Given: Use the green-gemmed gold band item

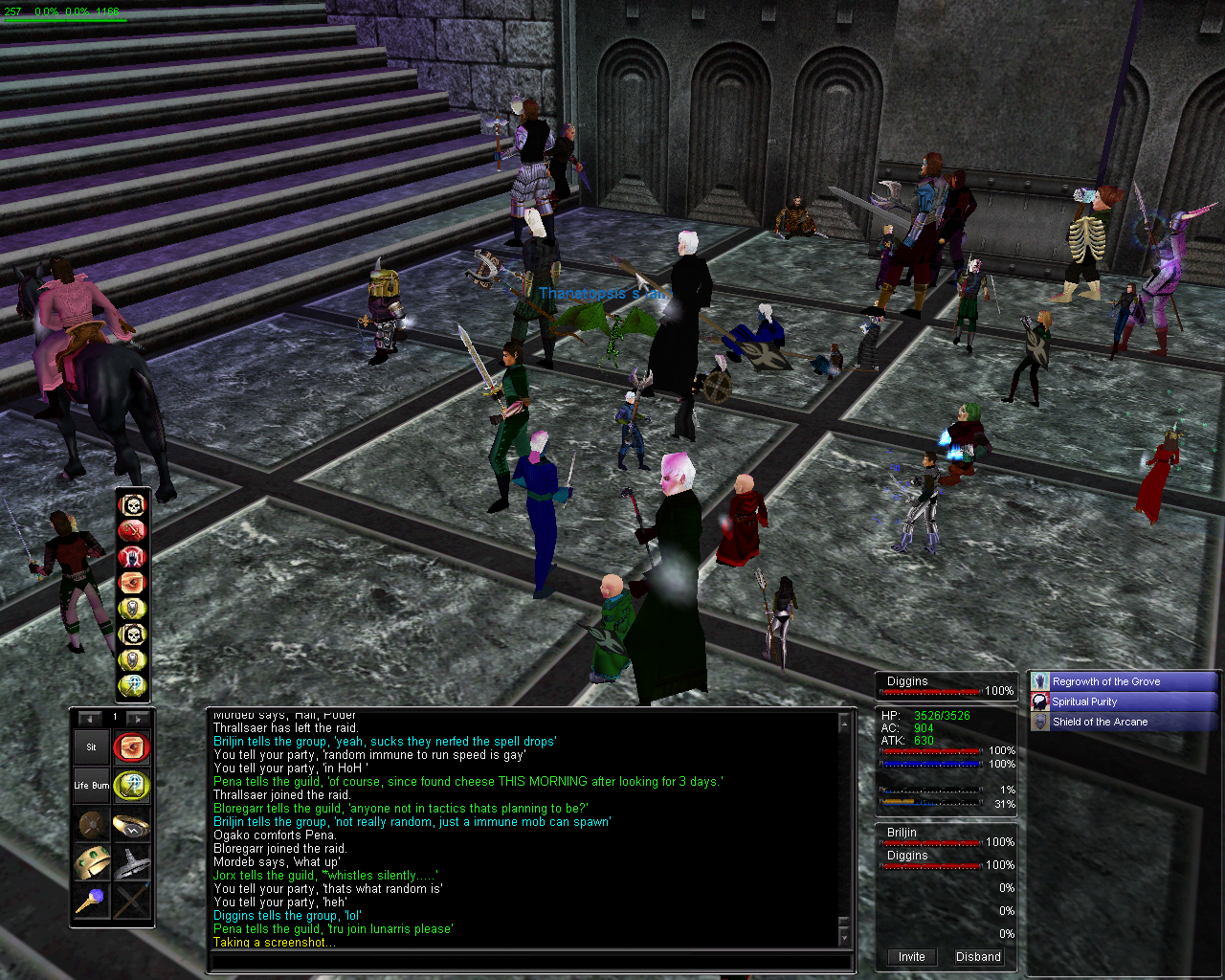Looking at the screenshot, I should point(93,862).
